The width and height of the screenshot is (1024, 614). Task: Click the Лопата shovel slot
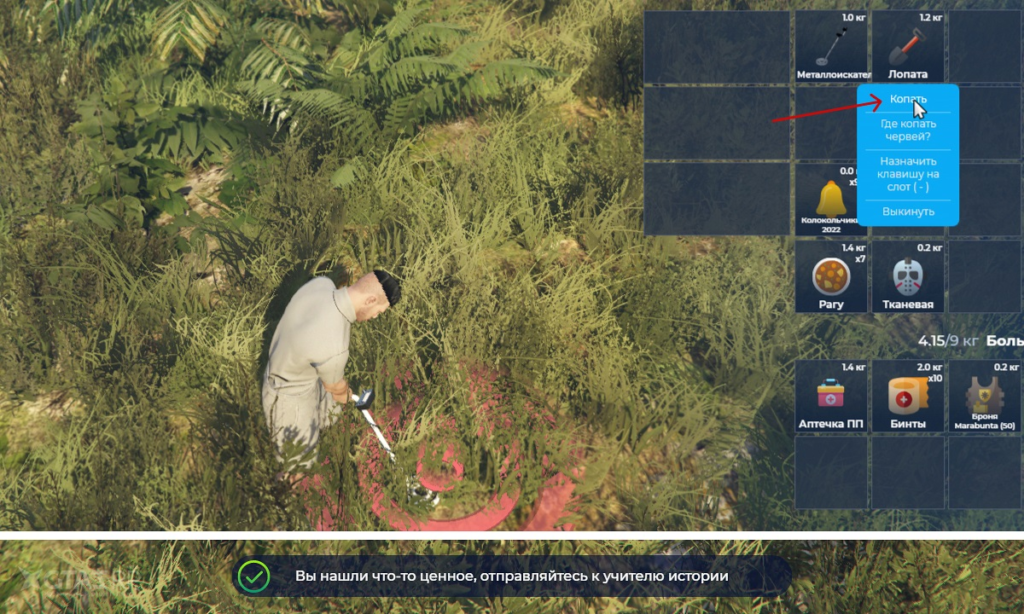pyautogui.click(x=907, y=48)
